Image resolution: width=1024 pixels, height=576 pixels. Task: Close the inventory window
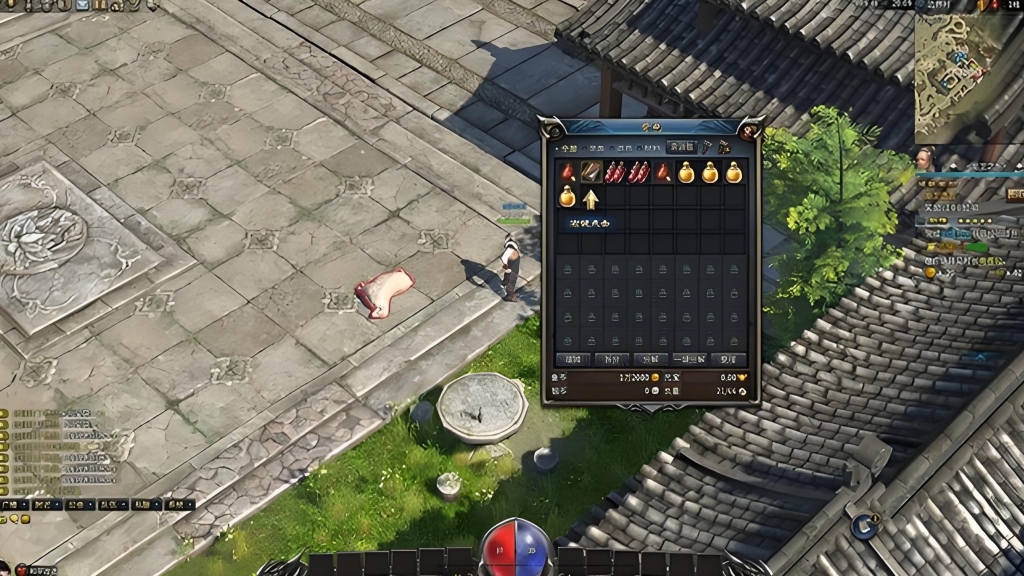click(750, 128)
